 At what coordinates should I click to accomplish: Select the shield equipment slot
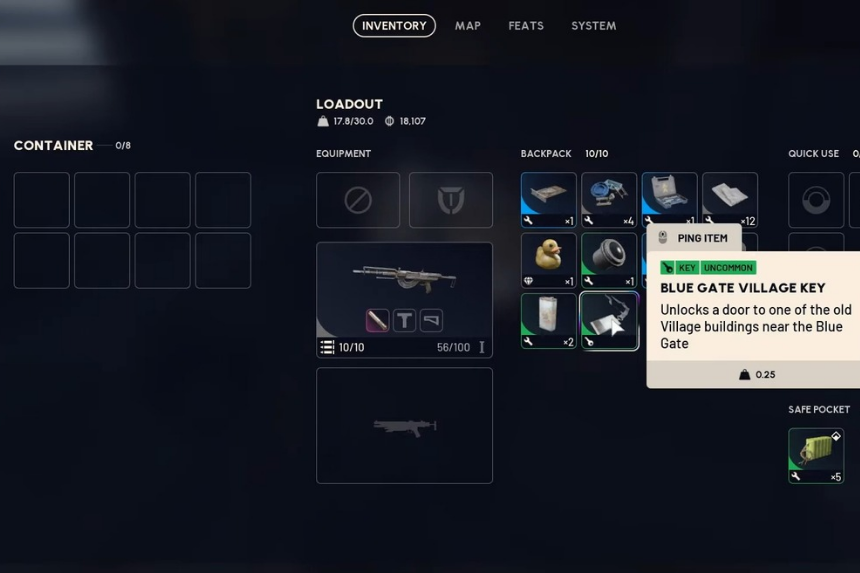(451, 200)
